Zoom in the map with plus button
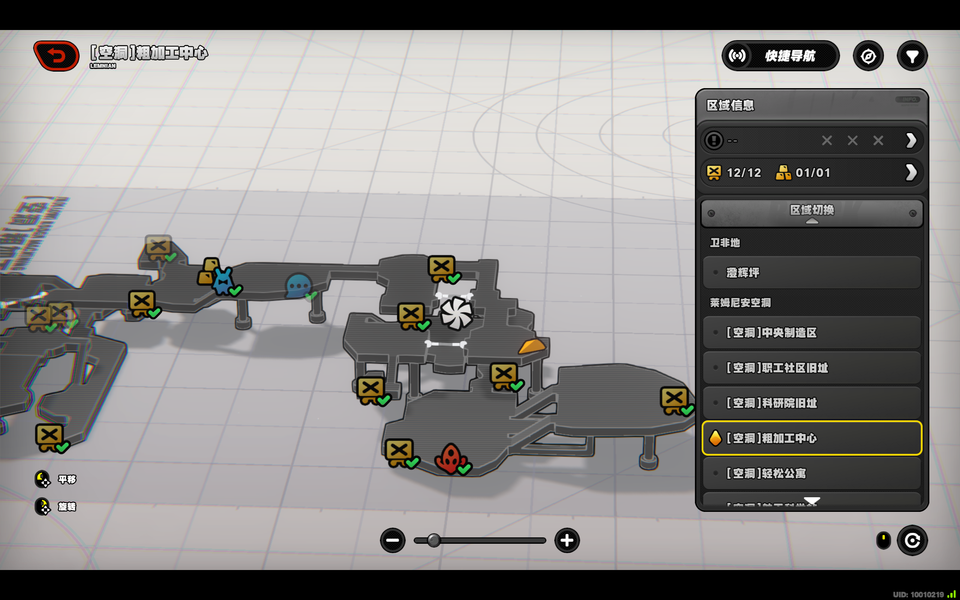Viewport: 960px width, 600px height. [x=567, y=541]
